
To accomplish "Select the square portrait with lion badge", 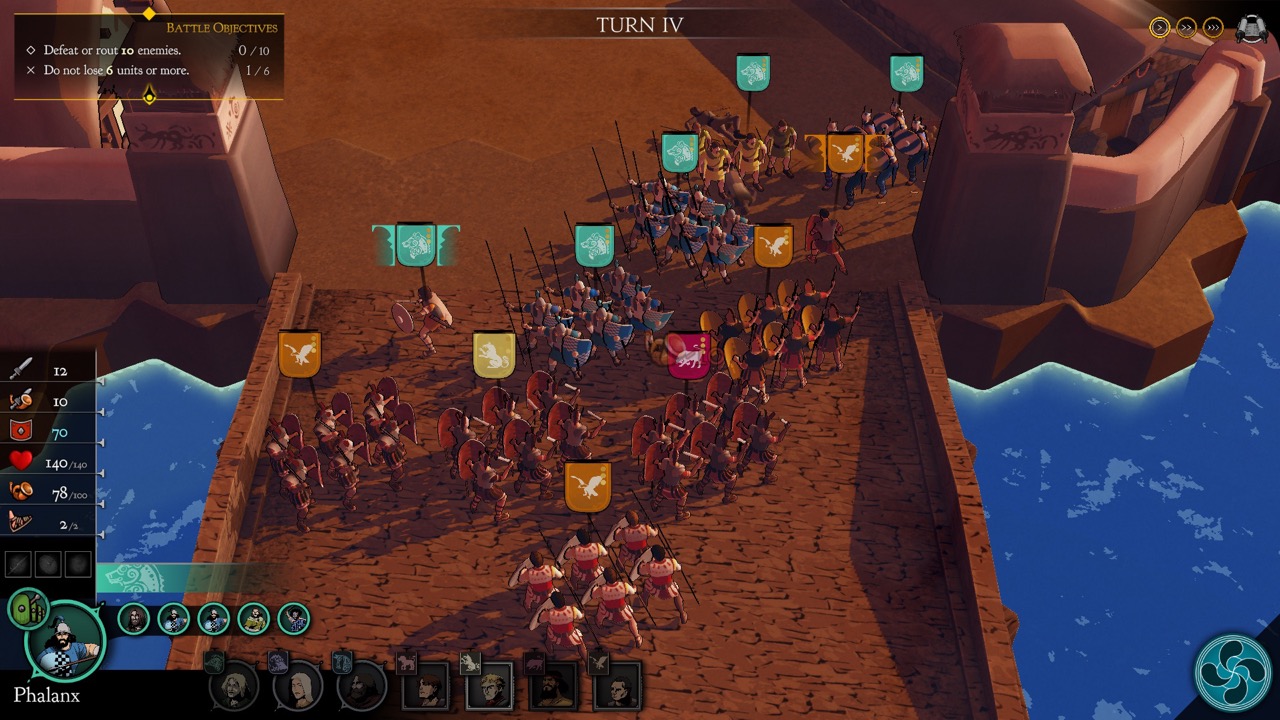I will click(x=489, y=686).
